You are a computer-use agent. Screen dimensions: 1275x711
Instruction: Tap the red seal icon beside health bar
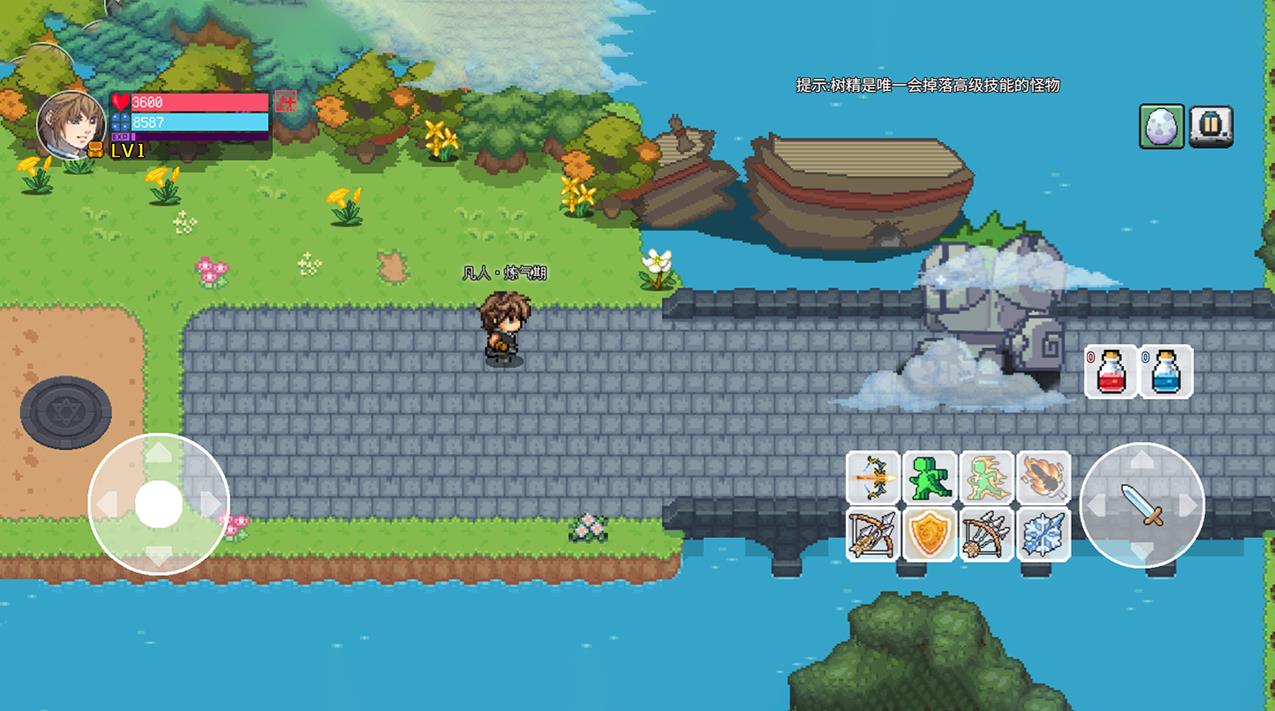(287, 102)
